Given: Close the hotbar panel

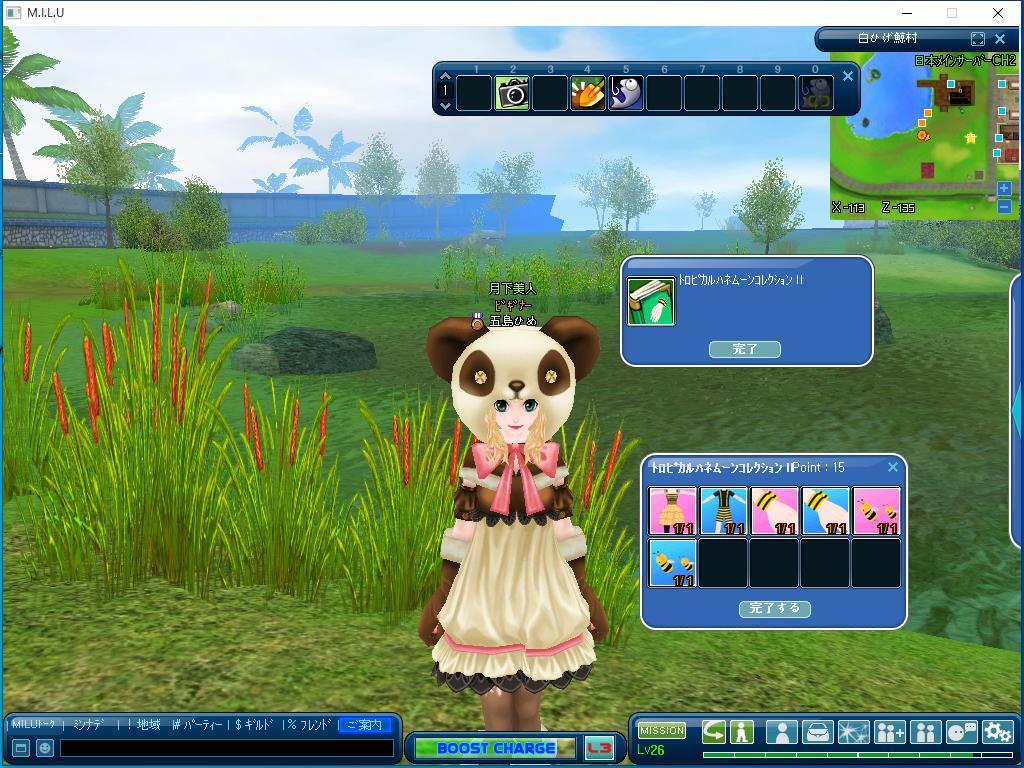Looking at the screenshot, I should click(x=848, y=76).
